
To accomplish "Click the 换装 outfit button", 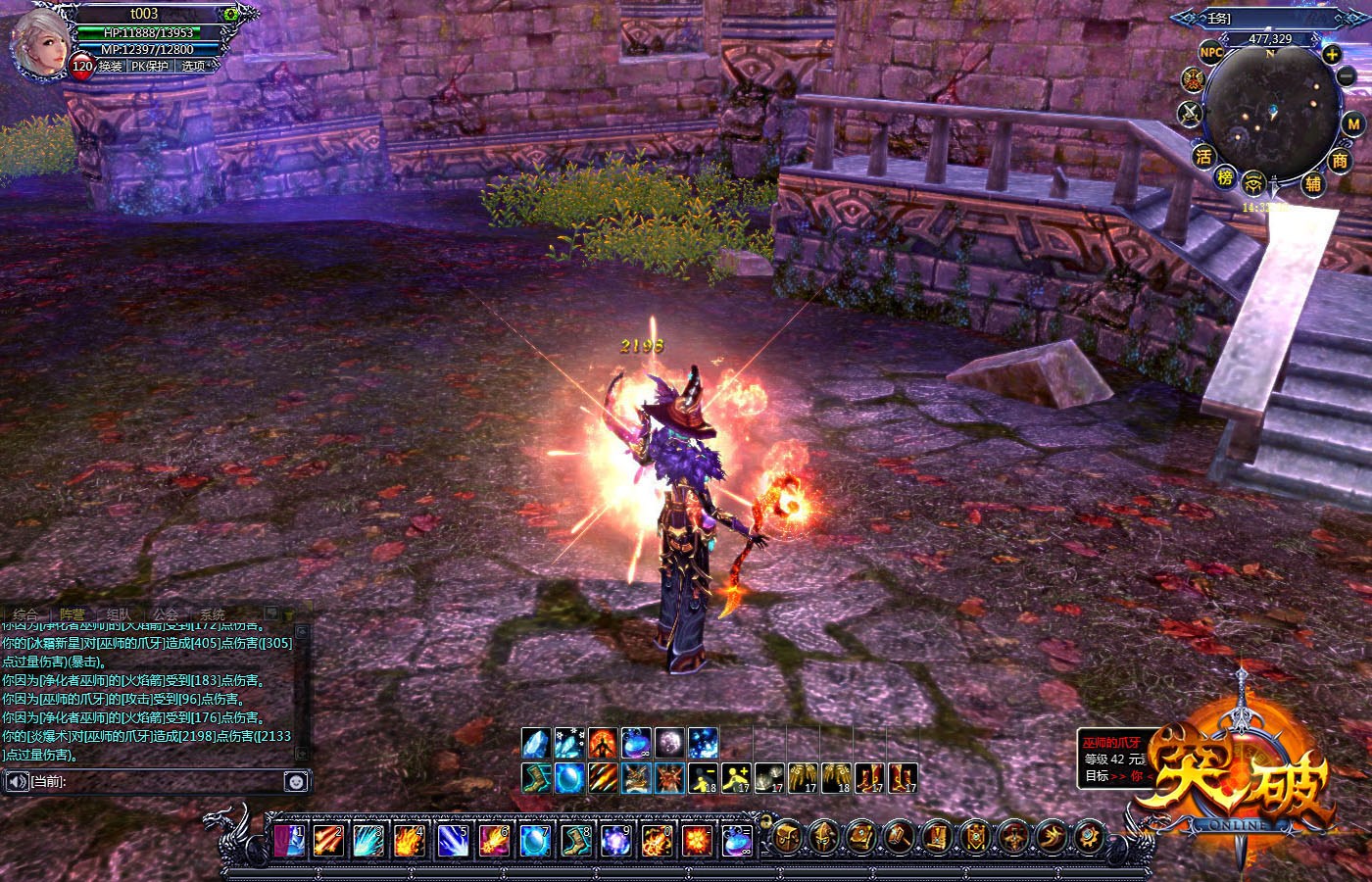I will coord(111,67).
